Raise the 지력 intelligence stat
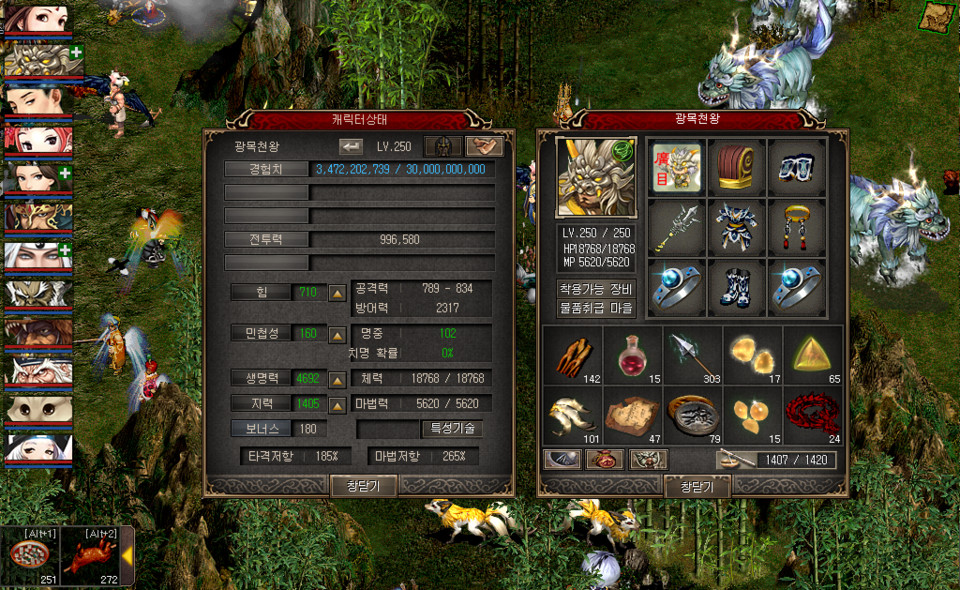 point(338,404)
